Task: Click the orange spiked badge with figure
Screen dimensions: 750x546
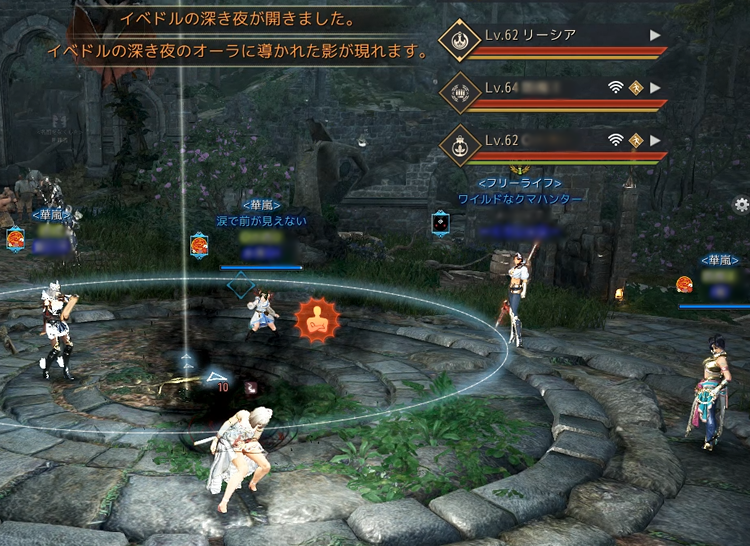Action: pyautogui.click(x=317, y=321)
